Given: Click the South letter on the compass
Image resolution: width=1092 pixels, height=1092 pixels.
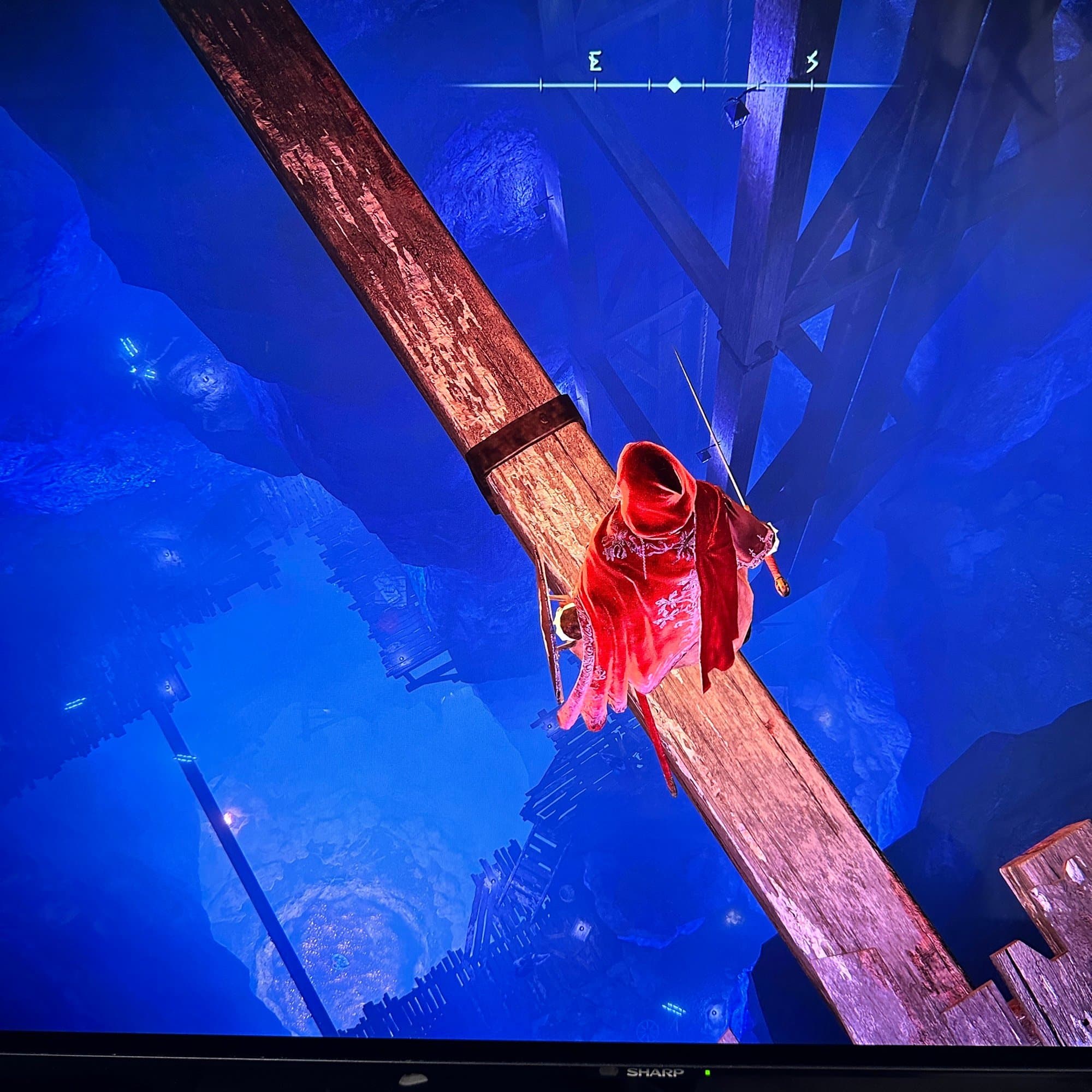Looking at the screenshot, I should 812,62.
